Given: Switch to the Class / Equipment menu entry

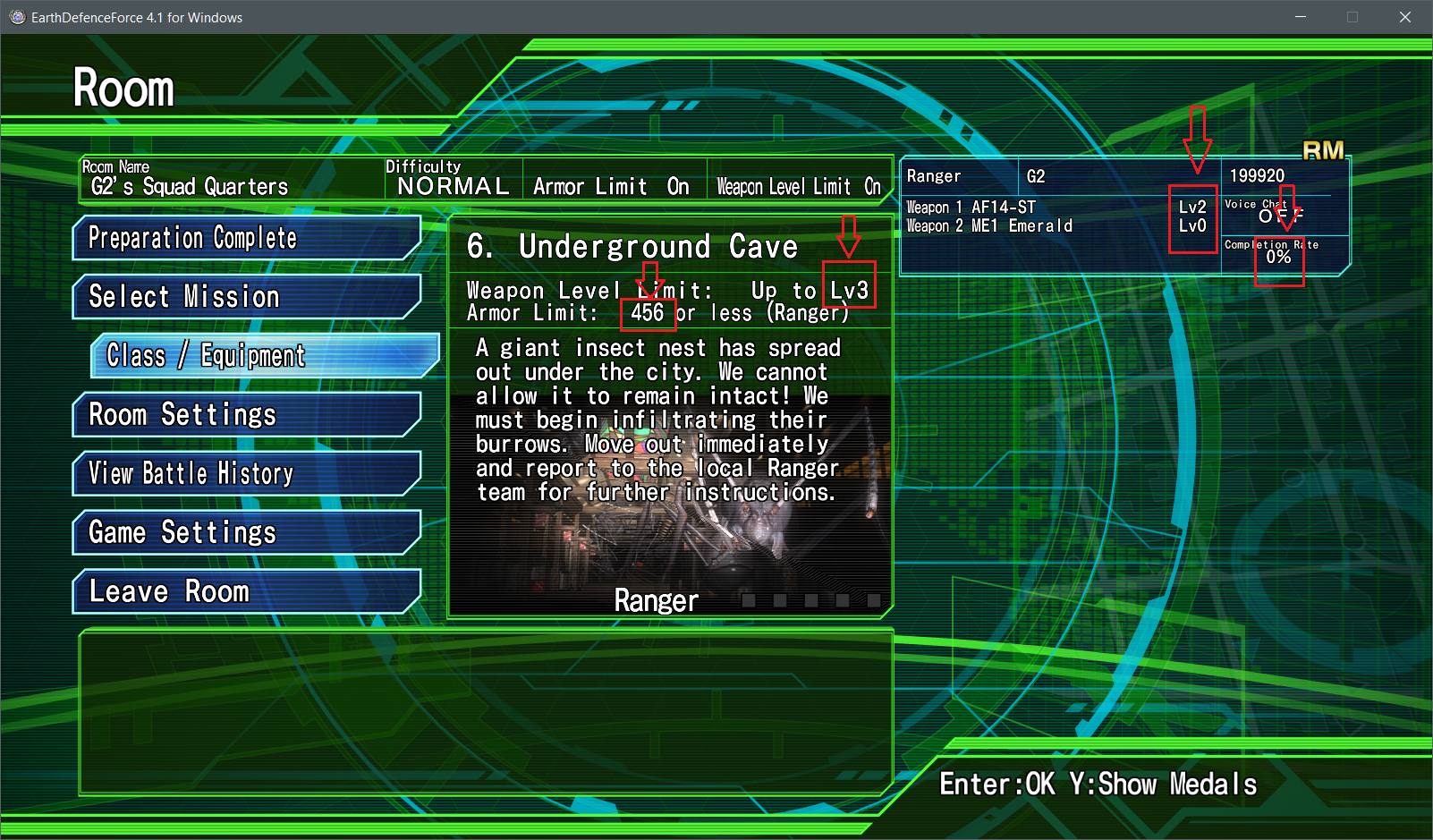Looking at the screenshot, I should [x=204, y=355].
